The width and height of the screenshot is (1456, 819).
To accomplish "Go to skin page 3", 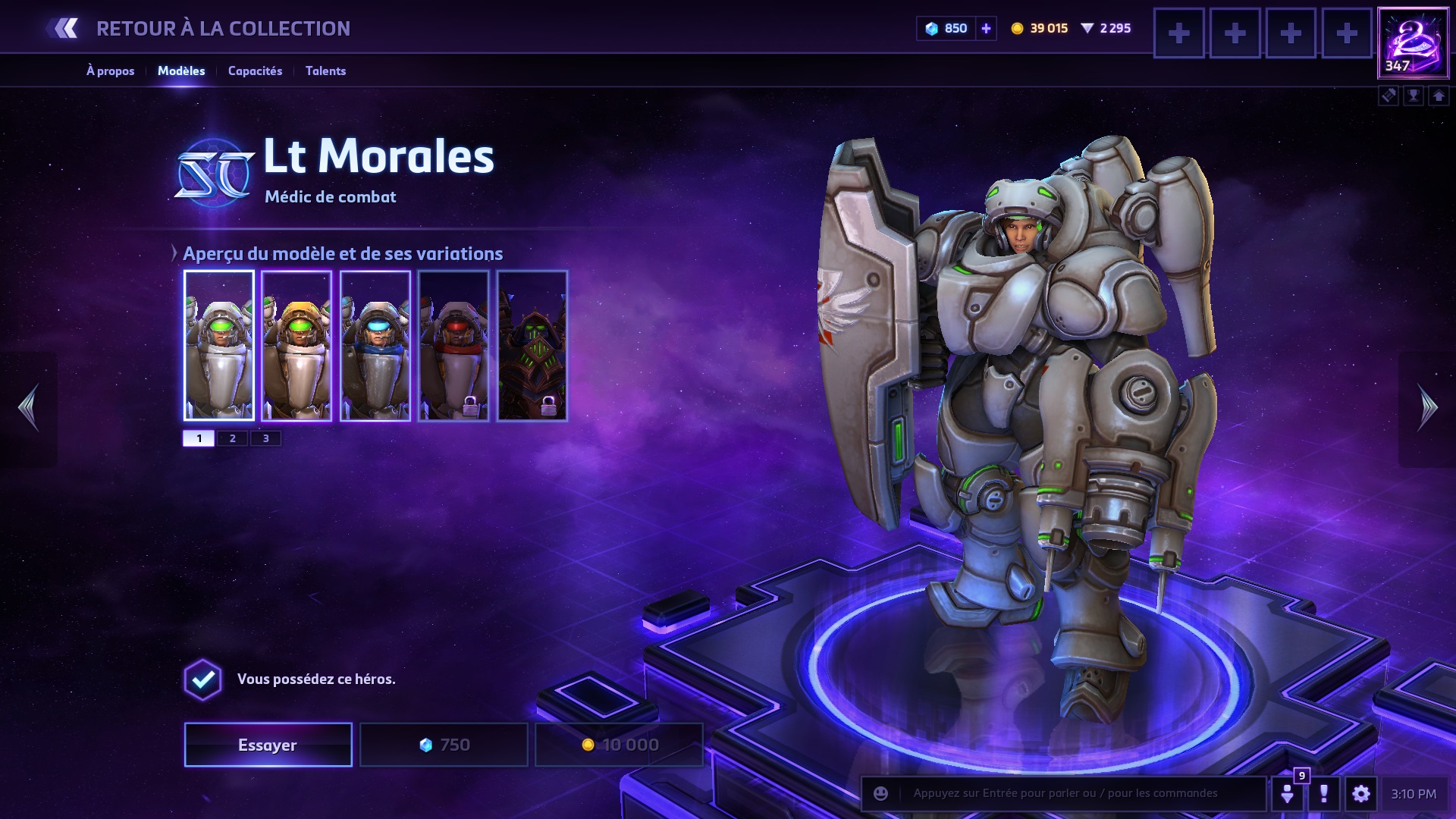I will (x=265, y=438).
